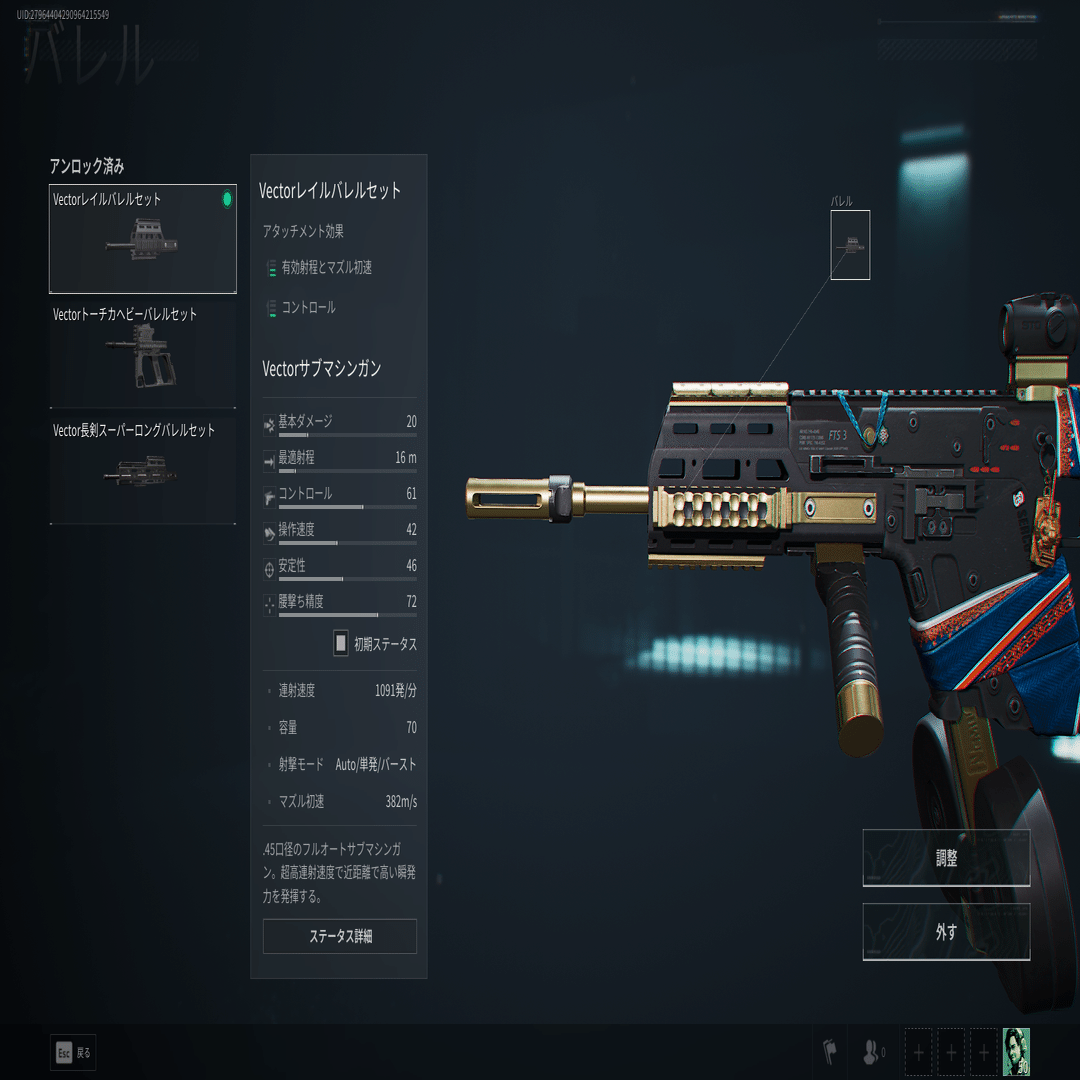Click the 調整 adjust button
This screenshot has width=1080, height=1080.
946,858
